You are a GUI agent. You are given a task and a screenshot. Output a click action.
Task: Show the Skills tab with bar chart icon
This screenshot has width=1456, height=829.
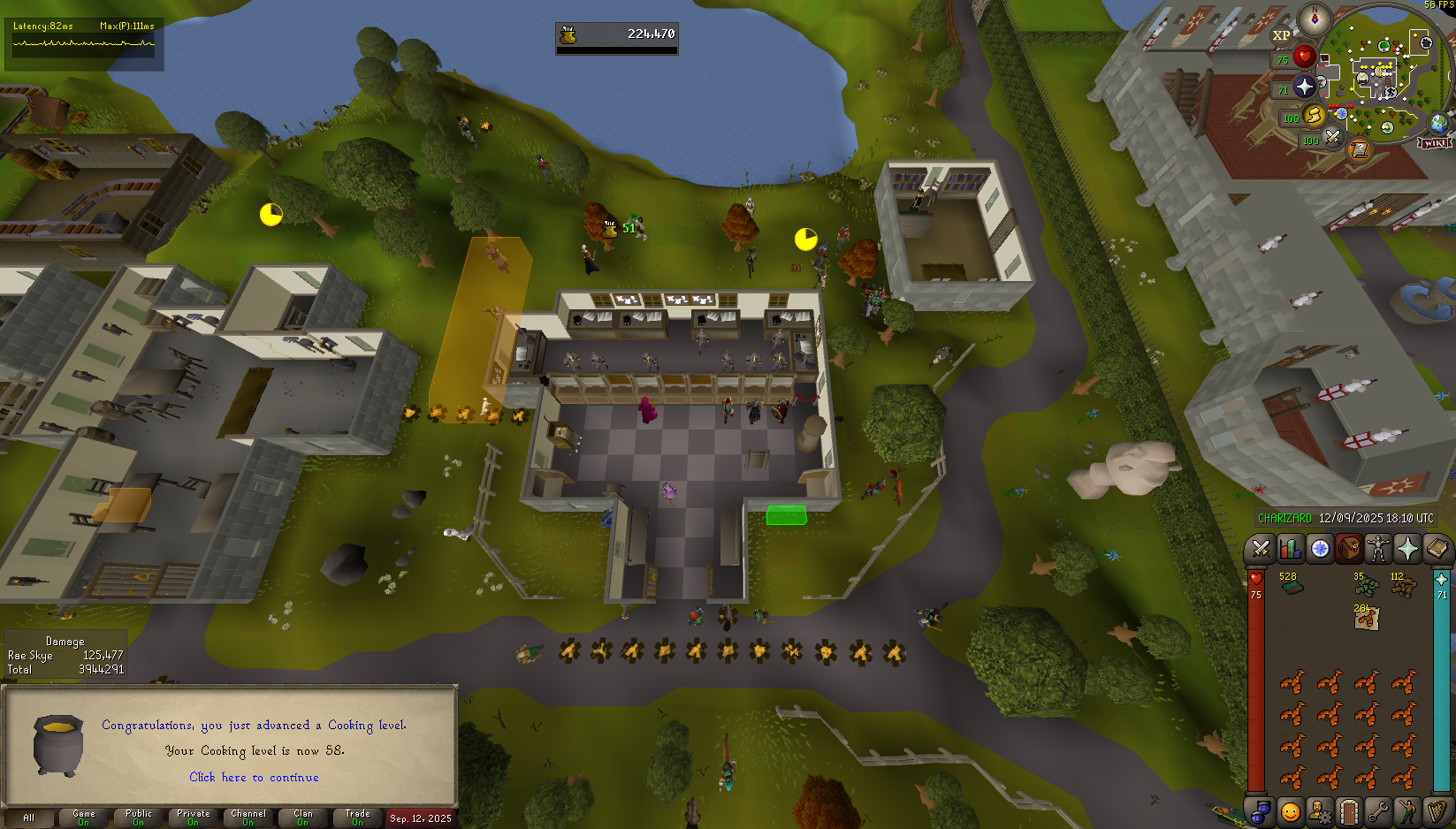(1290, 549)
